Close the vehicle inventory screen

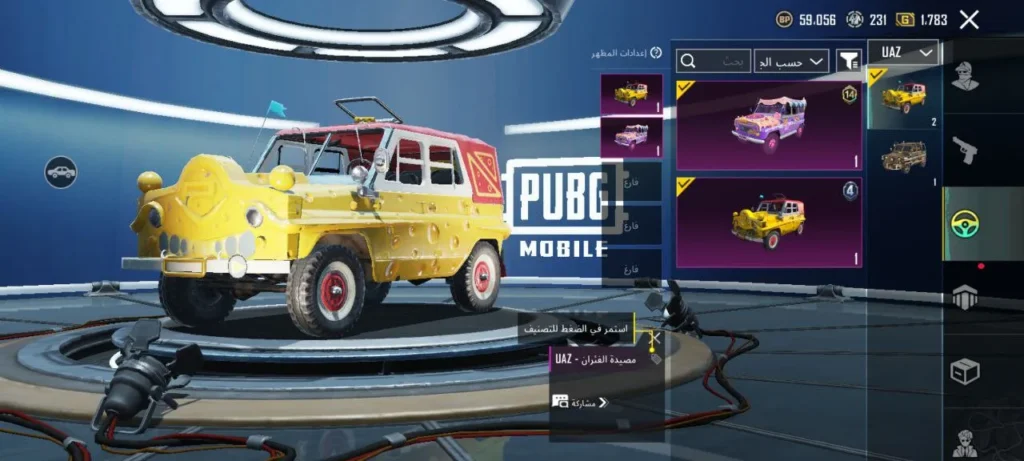point(969,19)
